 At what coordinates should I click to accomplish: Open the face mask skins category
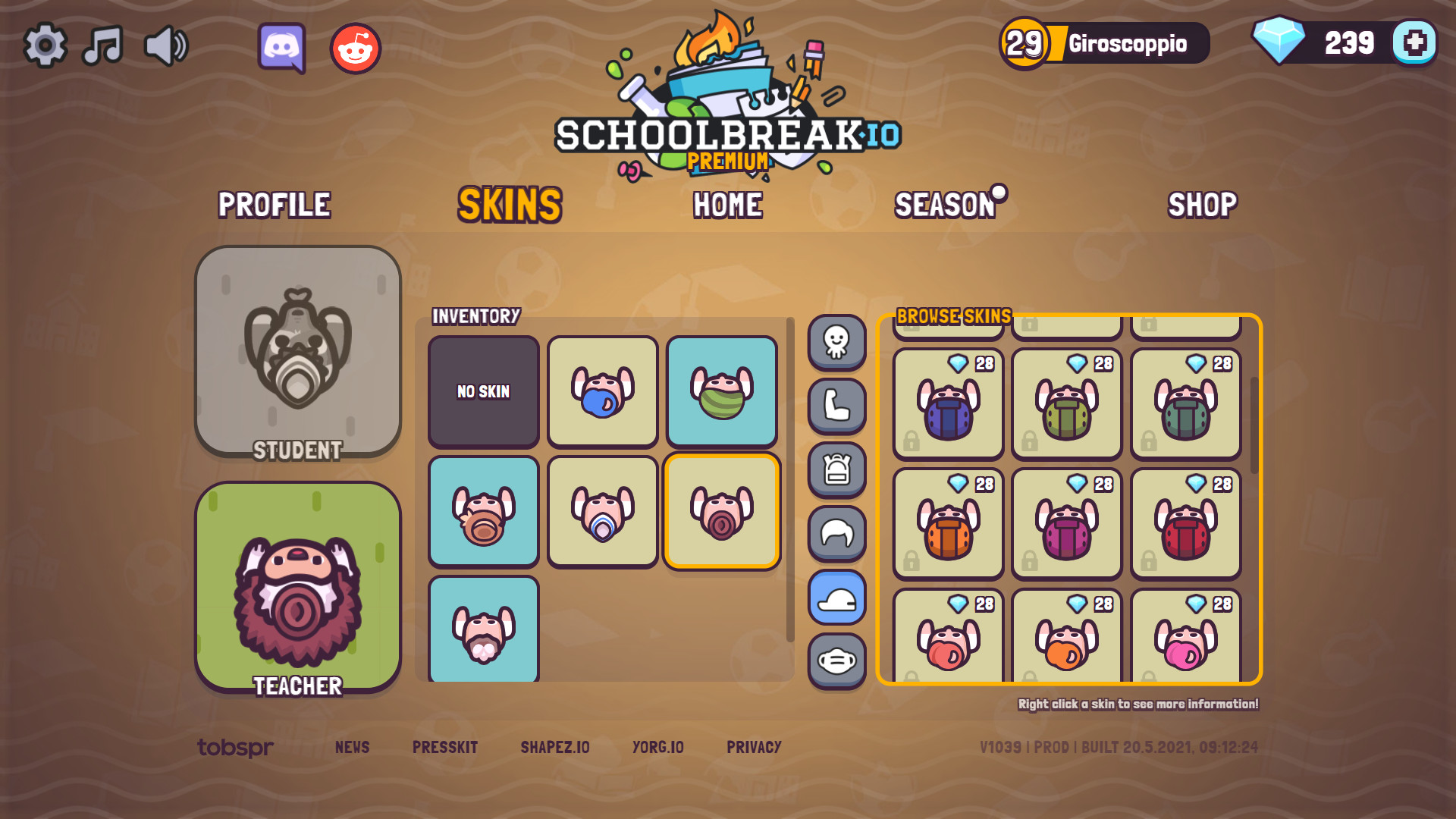click(x=836, y=660)
